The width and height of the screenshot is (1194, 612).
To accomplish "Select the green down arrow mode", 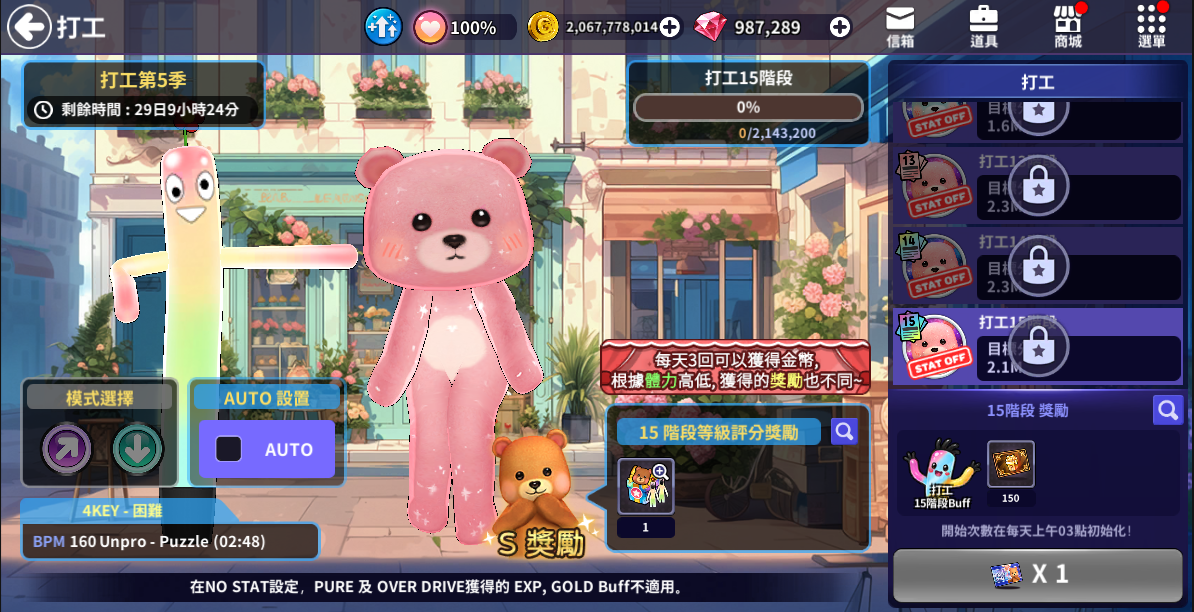I will tap(137, 449).
